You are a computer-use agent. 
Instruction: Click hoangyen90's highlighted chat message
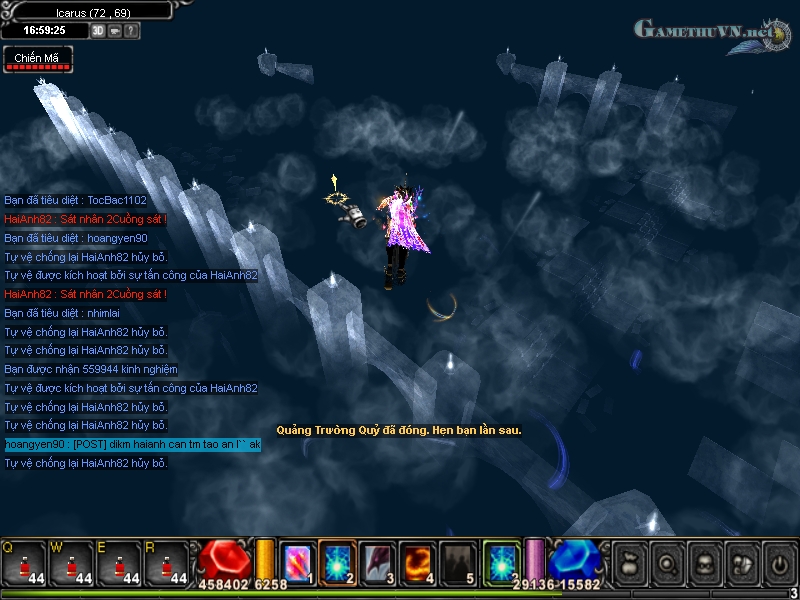click(x=132, y=444)
